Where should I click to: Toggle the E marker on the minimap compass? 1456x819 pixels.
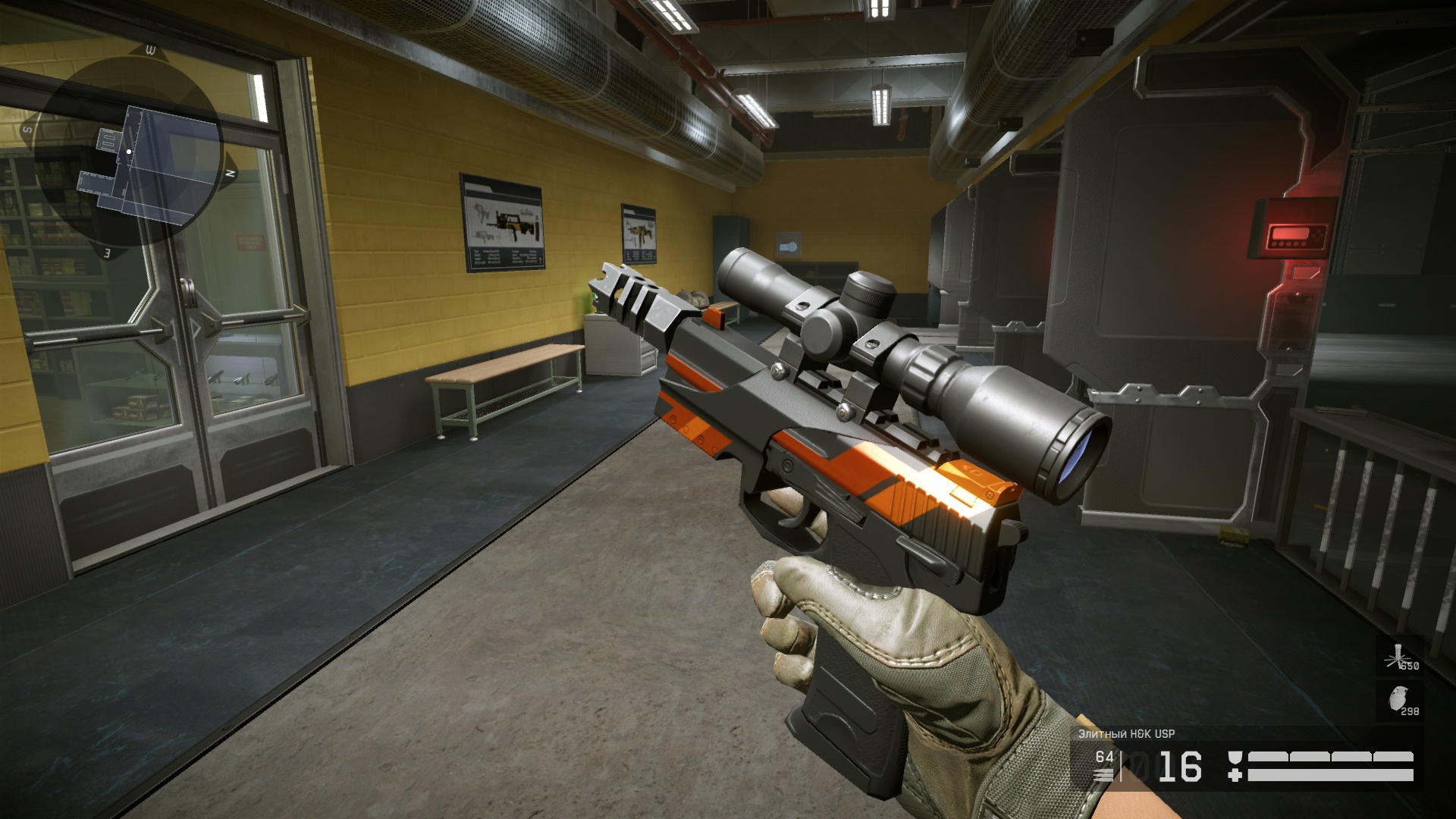click(x=106, y=250)
